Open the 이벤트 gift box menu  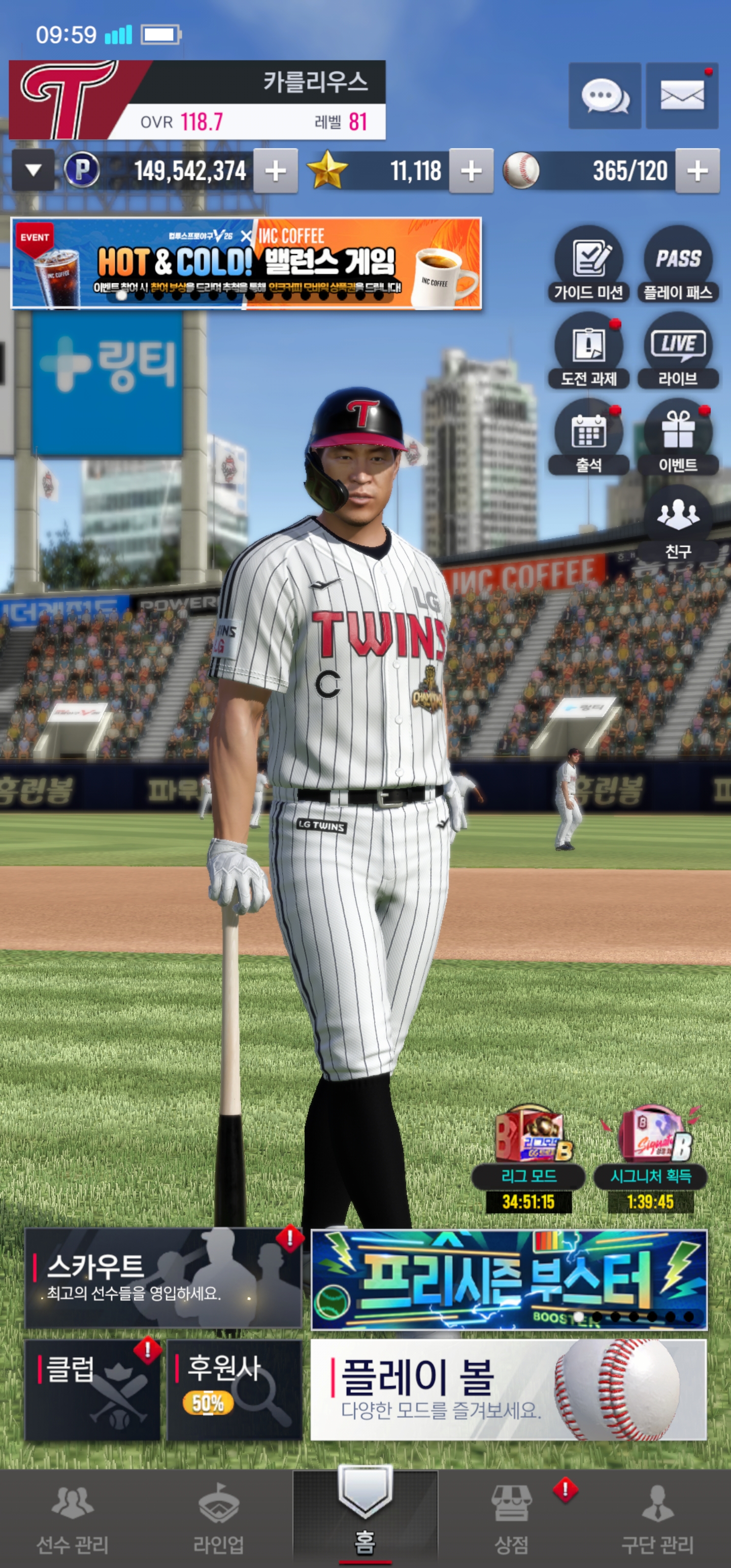(678, 438)
